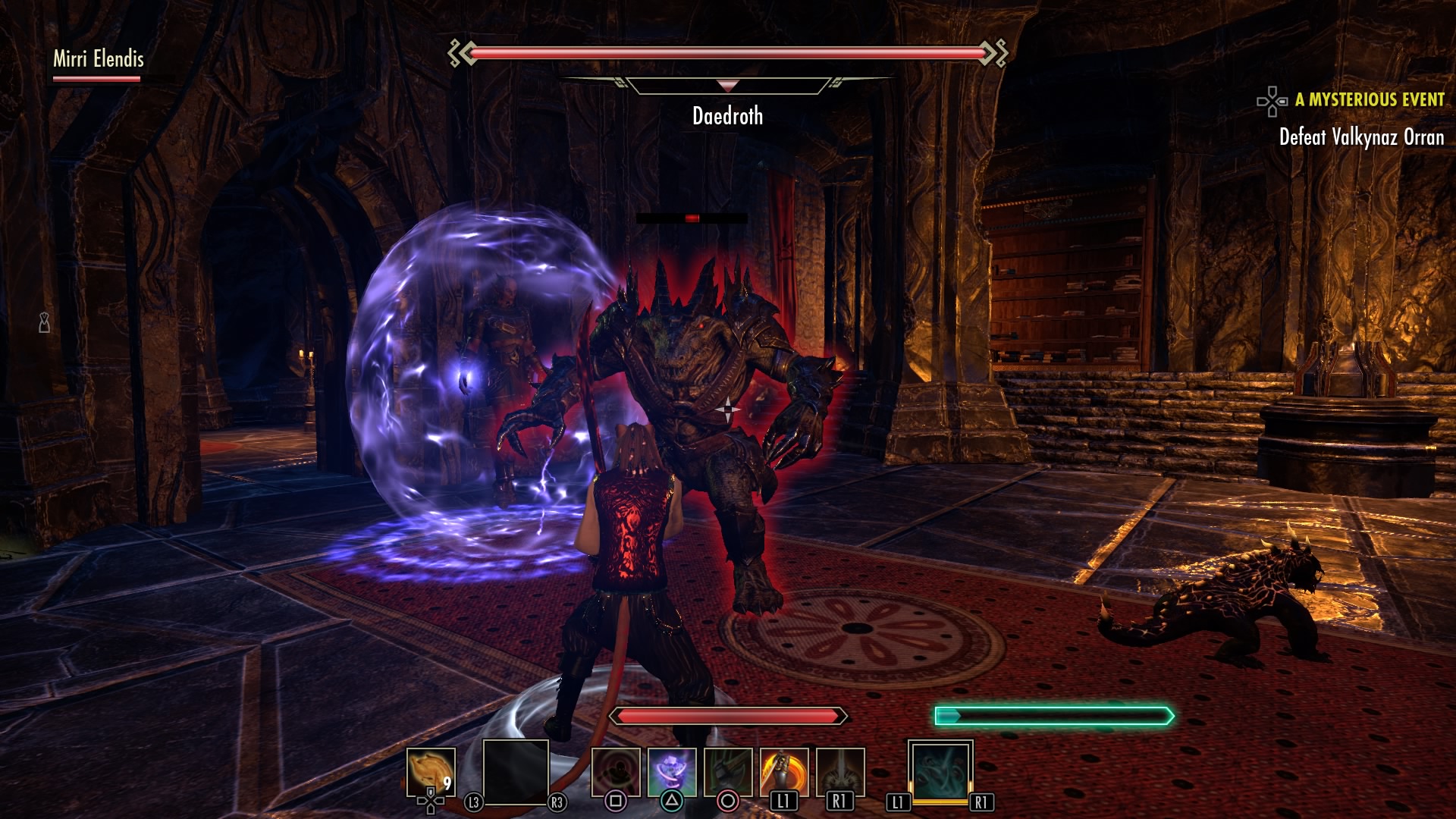Click the empty synergy slot box

tap(516, 772)
